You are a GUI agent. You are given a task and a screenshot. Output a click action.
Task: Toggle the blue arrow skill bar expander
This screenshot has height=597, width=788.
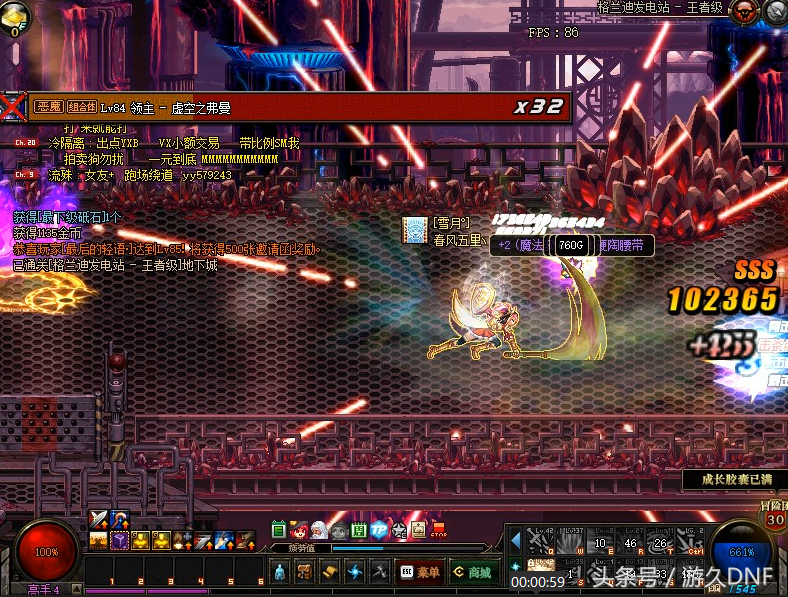516,541
